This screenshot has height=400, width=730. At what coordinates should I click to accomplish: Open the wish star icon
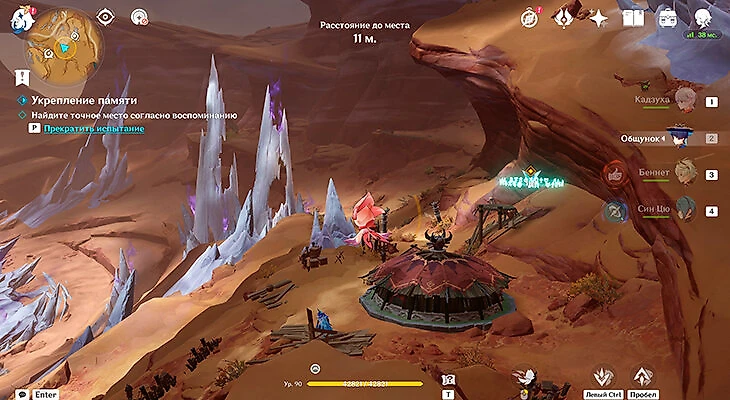click(x=598, y=17)
